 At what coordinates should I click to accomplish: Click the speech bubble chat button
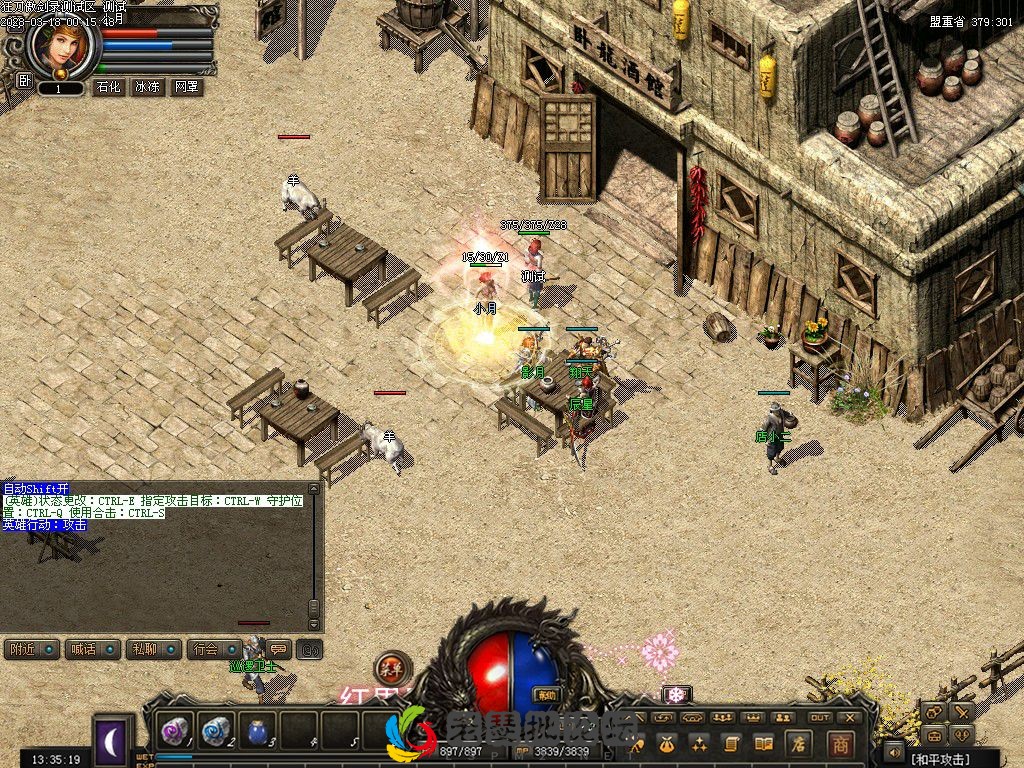click(x=278, y=649)
